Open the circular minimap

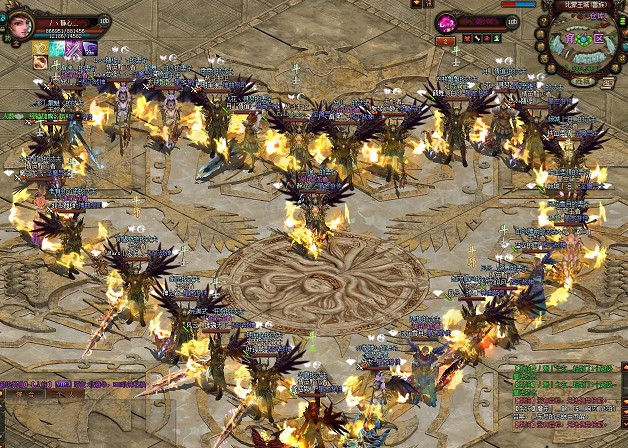[585, 44]
